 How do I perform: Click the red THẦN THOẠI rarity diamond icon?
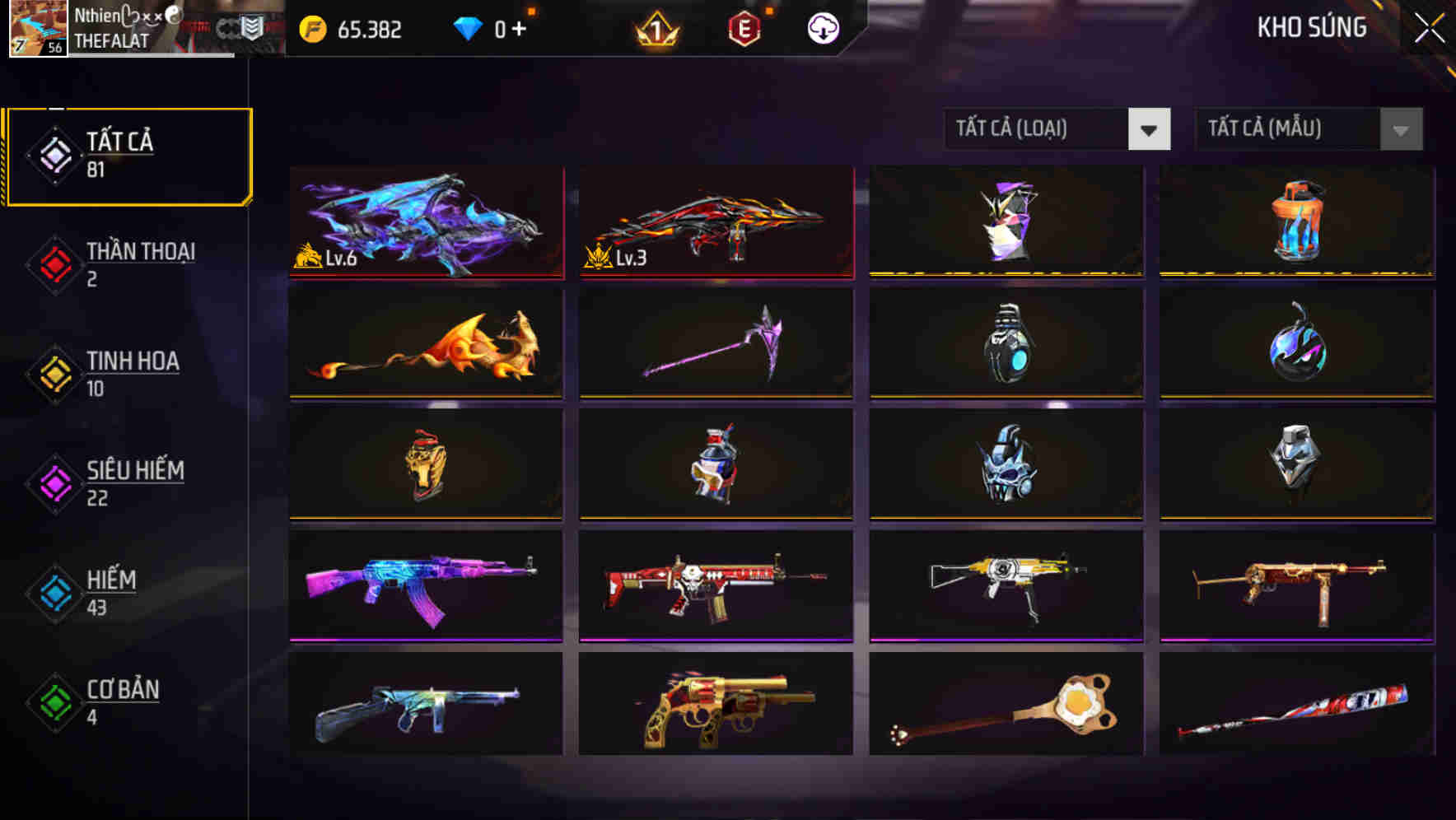pos(54,263)
